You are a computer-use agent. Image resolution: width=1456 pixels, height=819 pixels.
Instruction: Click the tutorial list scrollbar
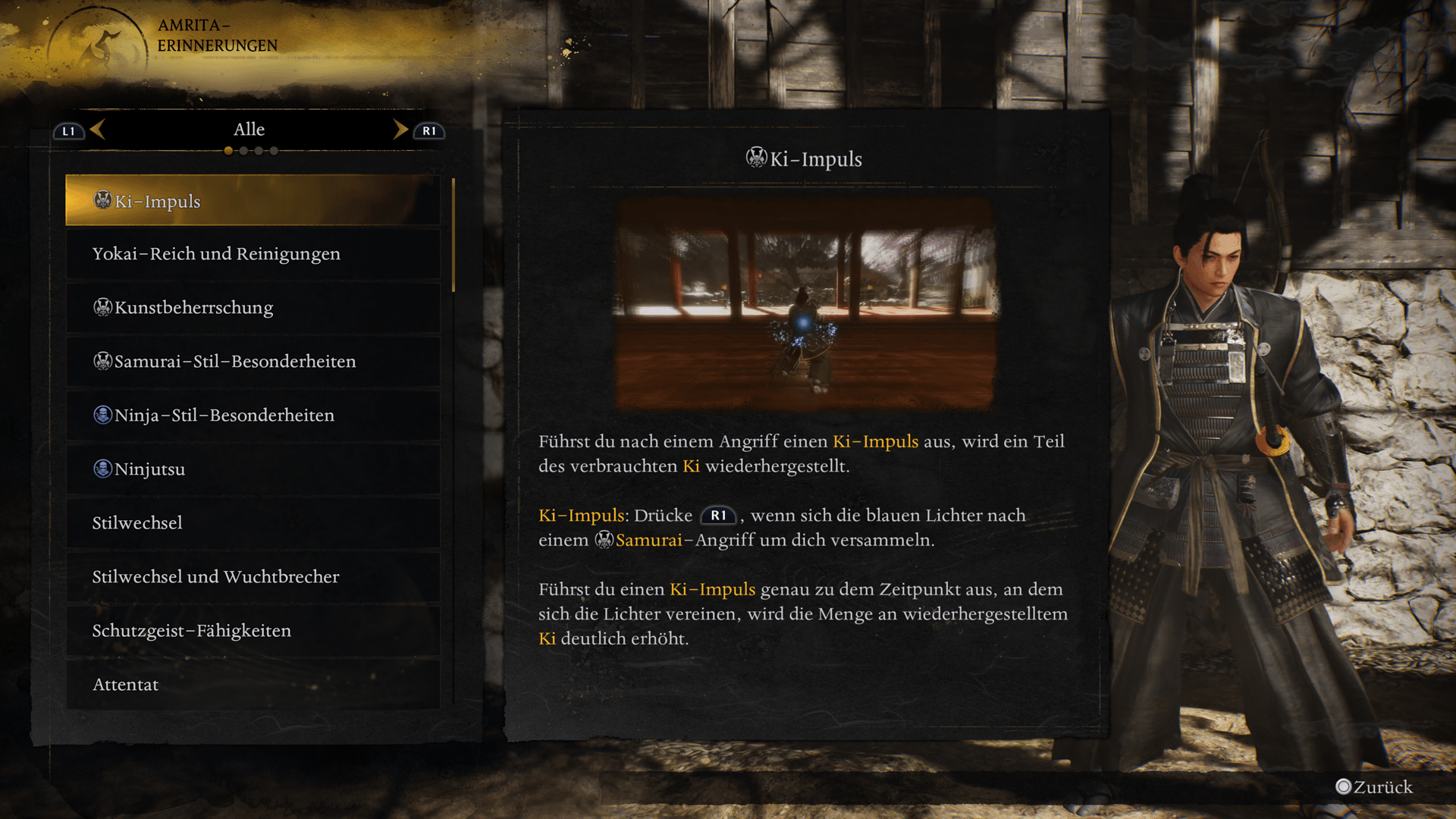pyautogui.click(x=453, y=235)
